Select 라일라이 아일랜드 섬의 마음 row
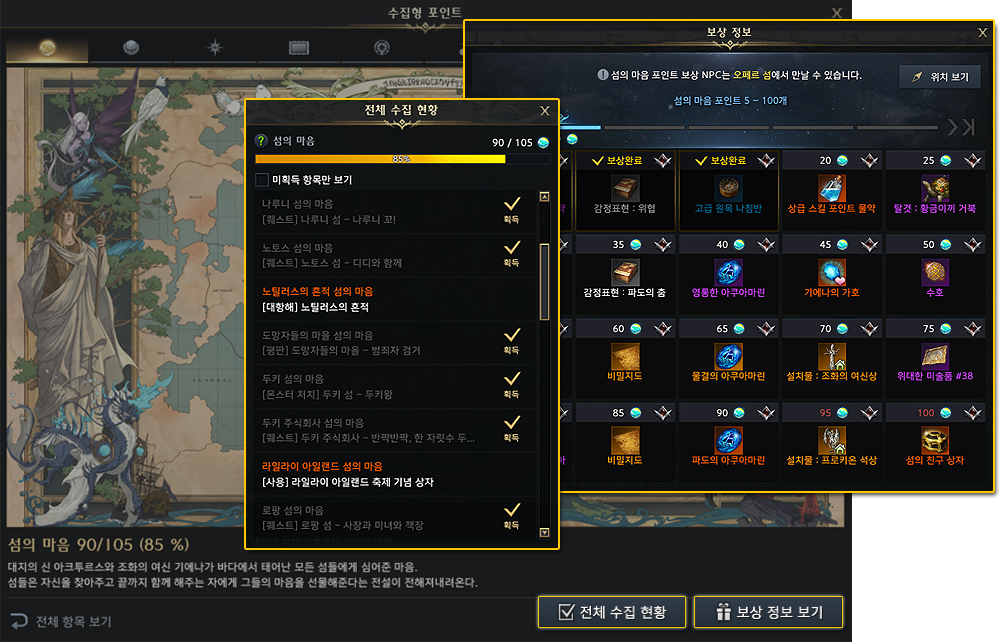This screenshot has height=642, width=1000. (x=395, y=474)
